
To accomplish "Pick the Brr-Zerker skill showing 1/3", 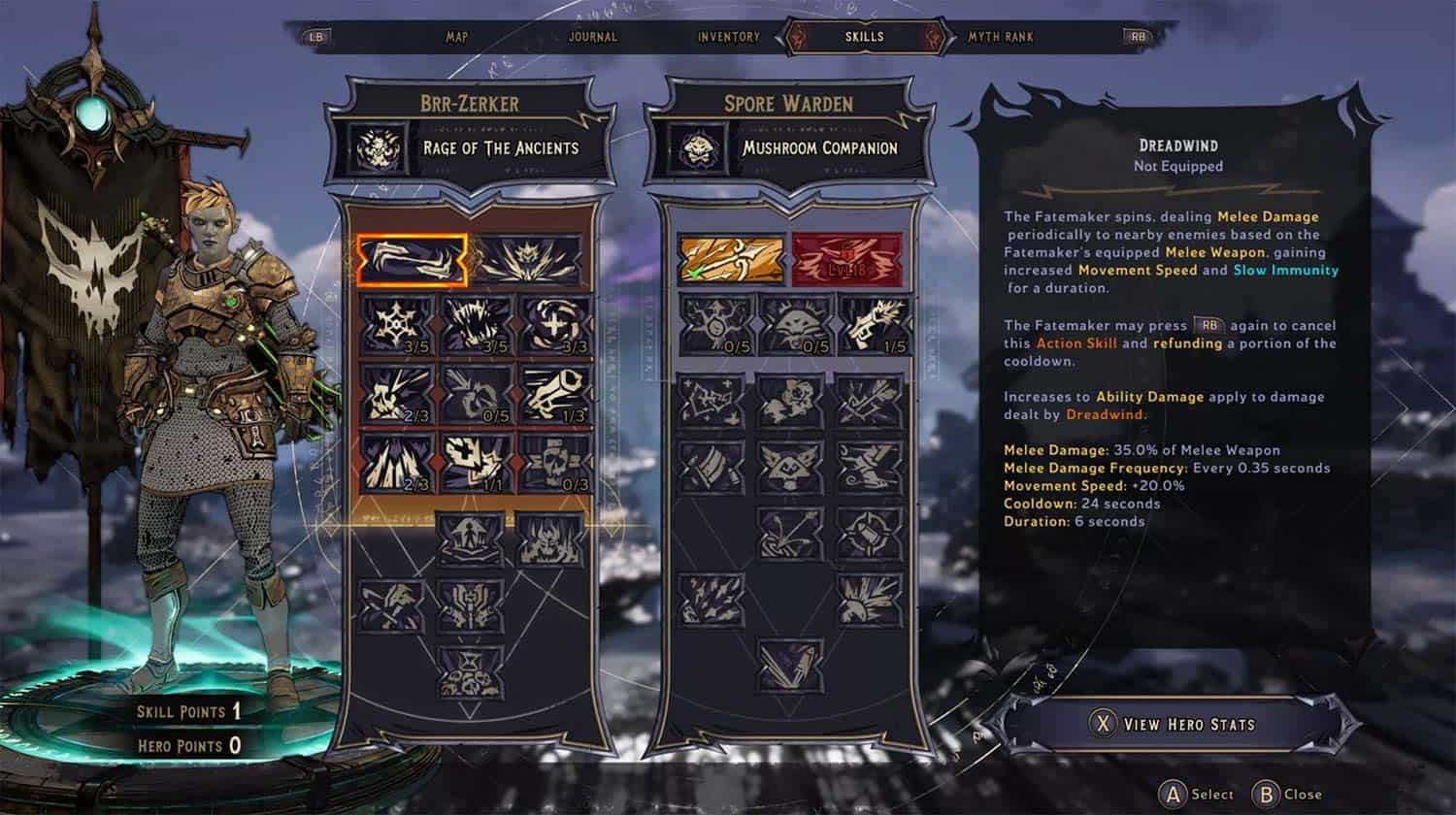I will 556,392.
